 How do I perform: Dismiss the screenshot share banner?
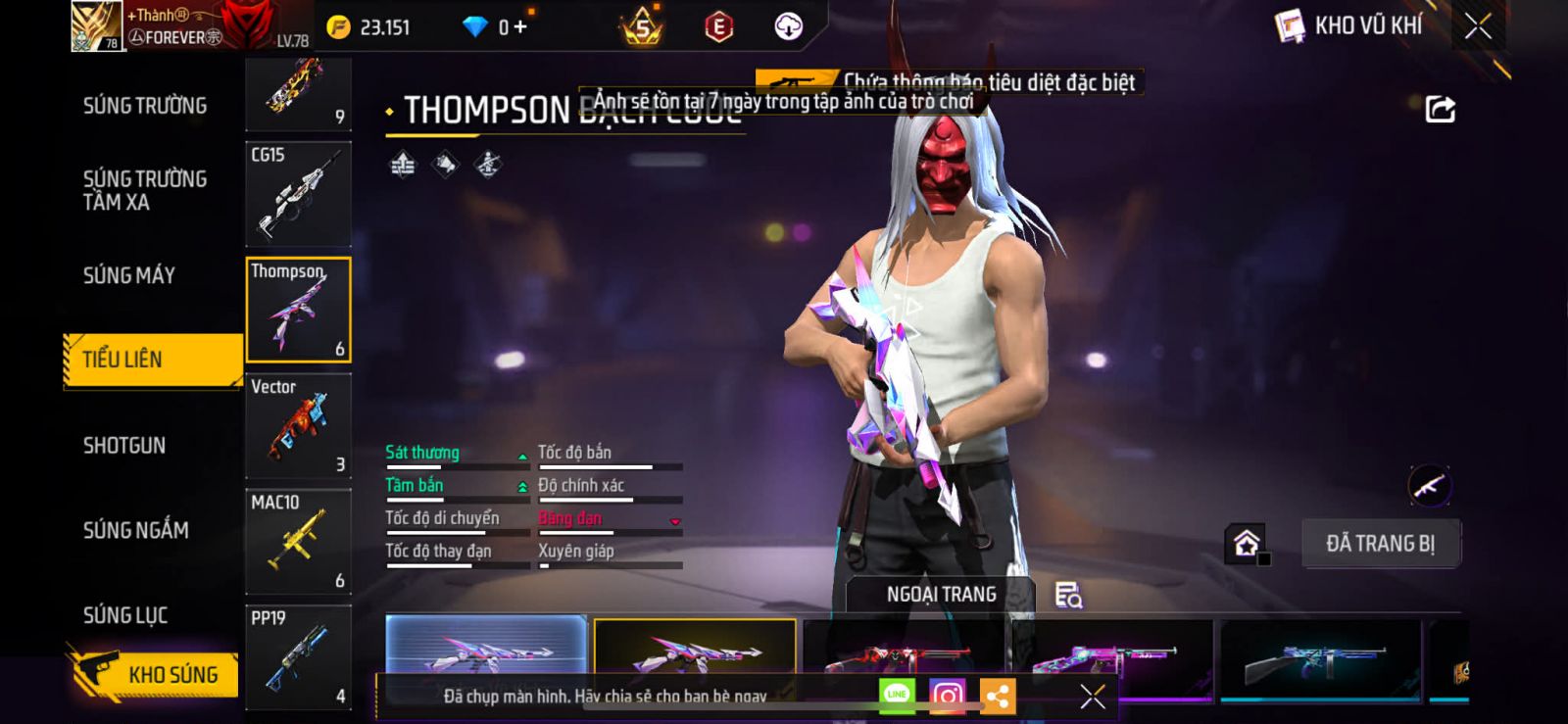point(1093,697)
